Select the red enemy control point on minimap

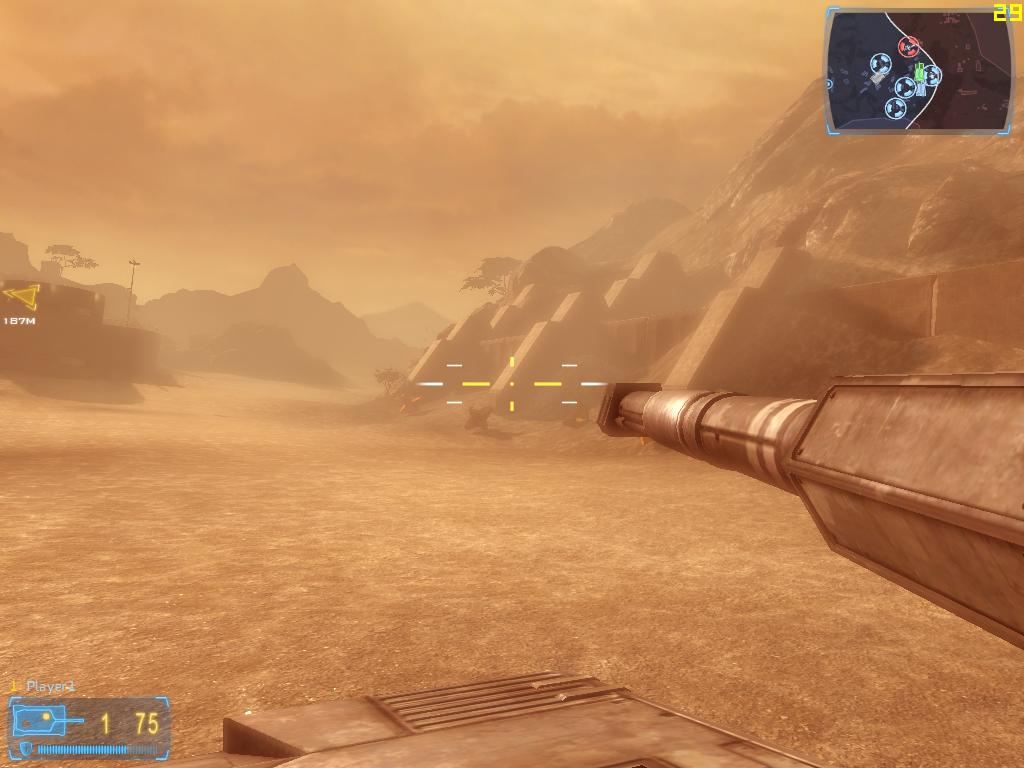tap(908, 46)
